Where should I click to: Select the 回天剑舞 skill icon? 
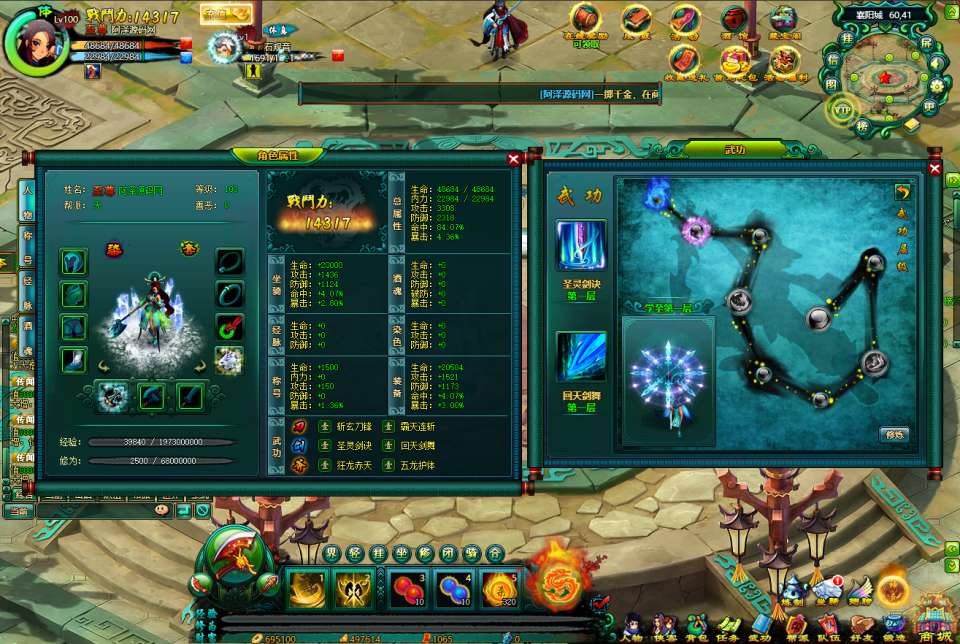580,357
